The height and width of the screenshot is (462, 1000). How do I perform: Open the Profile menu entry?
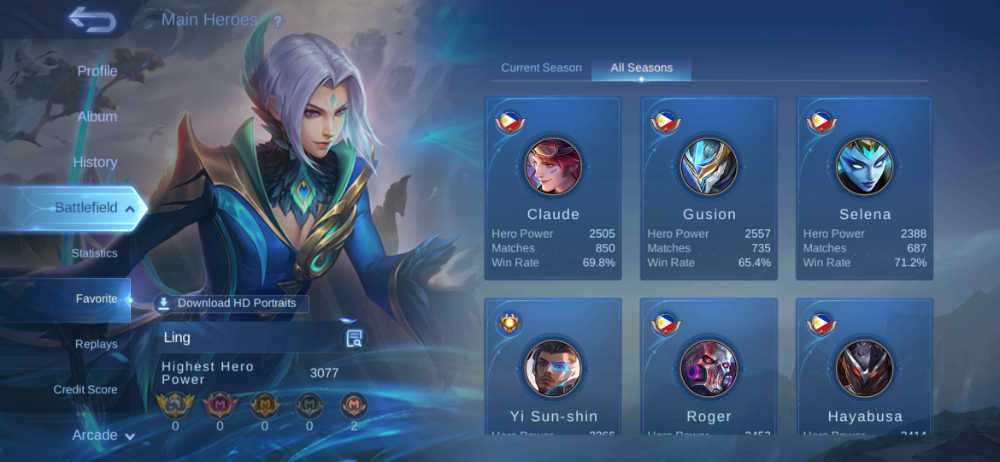click(97, 71)
